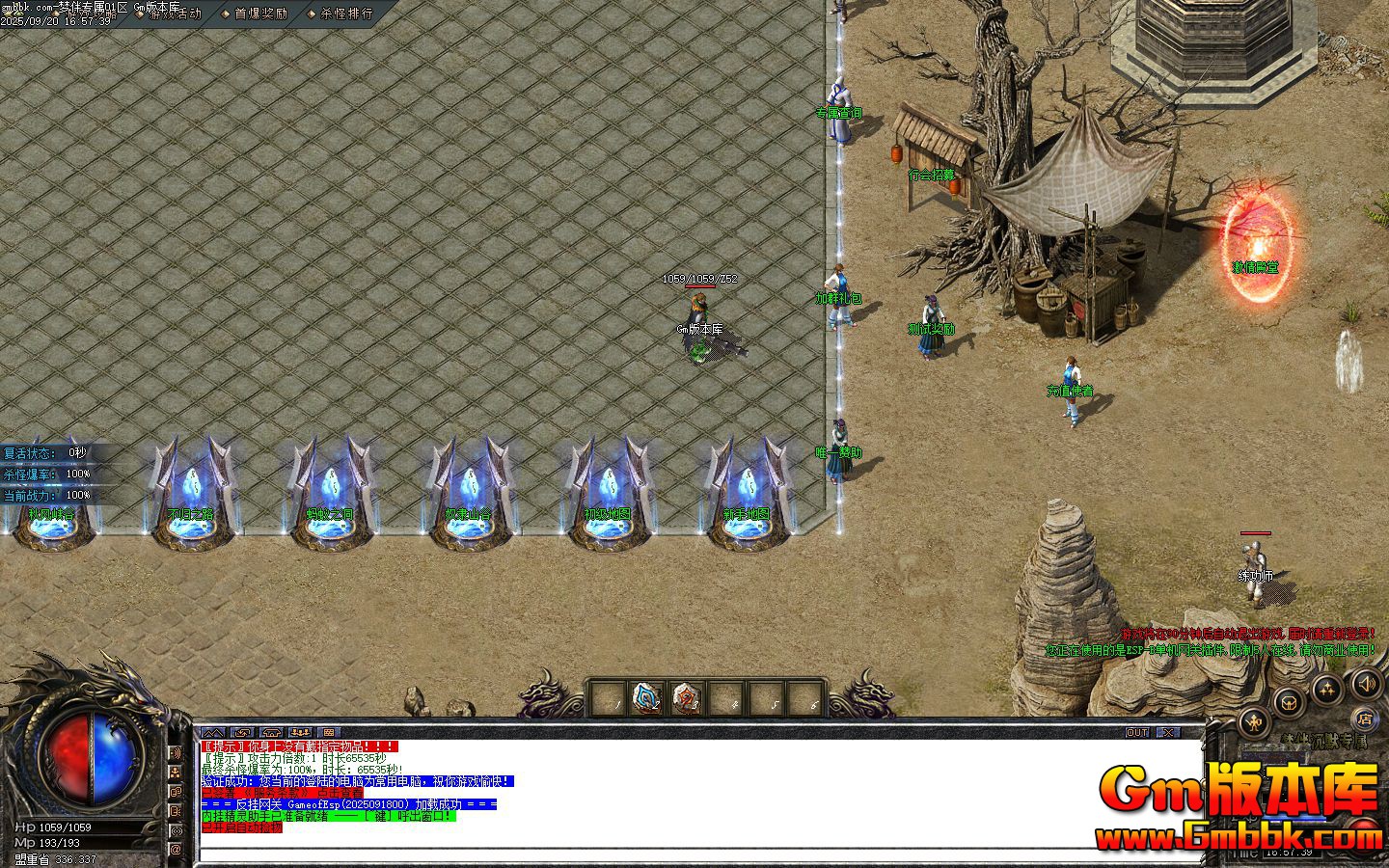Image resolution: width=1389 pixels, height=868 pixels.
Task: Open the skills sparkle icon
Action: click(x=1328, y=689)
